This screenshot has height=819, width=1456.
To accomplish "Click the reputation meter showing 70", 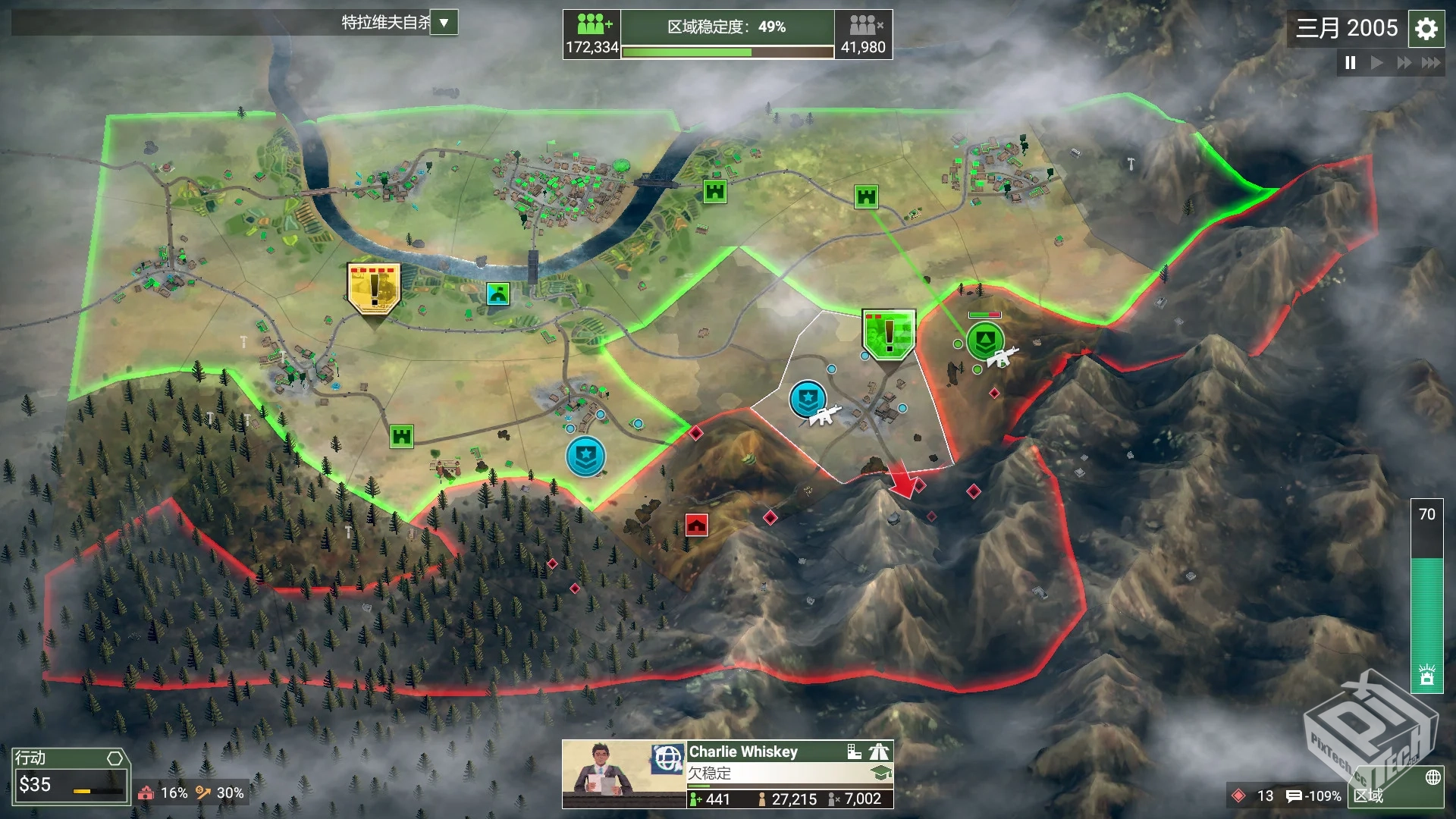I will pyautogui.click(x=1426, y=595).
